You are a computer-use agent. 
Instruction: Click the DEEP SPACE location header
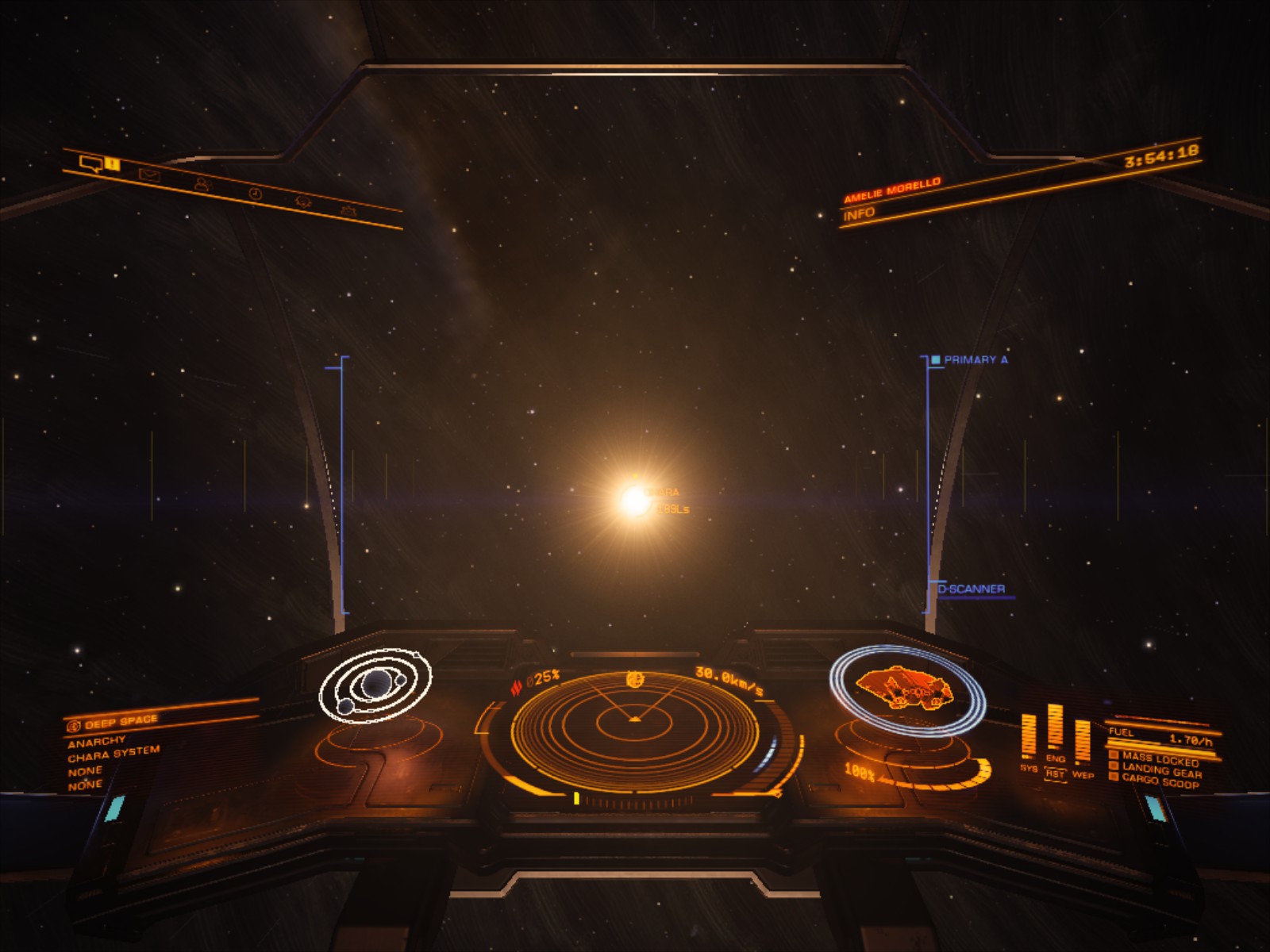click(121, 722)
